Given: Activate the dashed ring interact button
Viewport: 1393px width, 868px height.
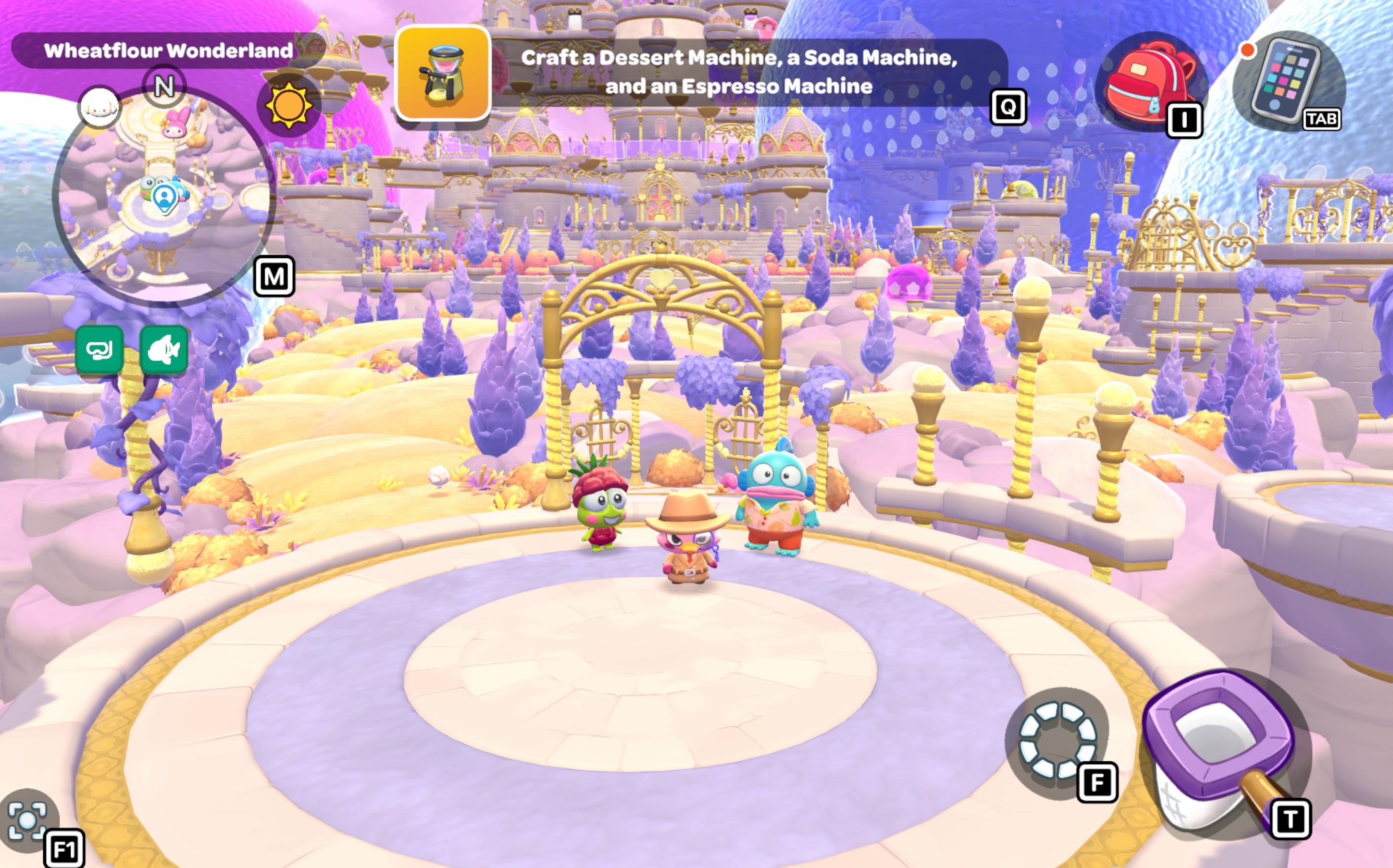Looking at the screenshot, I should (1057, 741).
